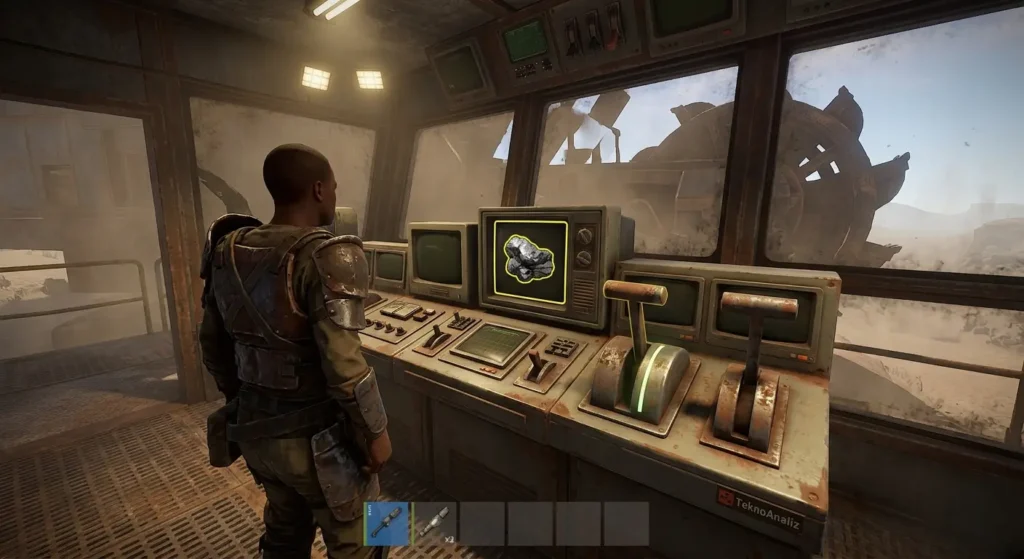Screen dimensions: 1024x559
Task: Select the hotbar item with x2 count
Action: [435, 523]
